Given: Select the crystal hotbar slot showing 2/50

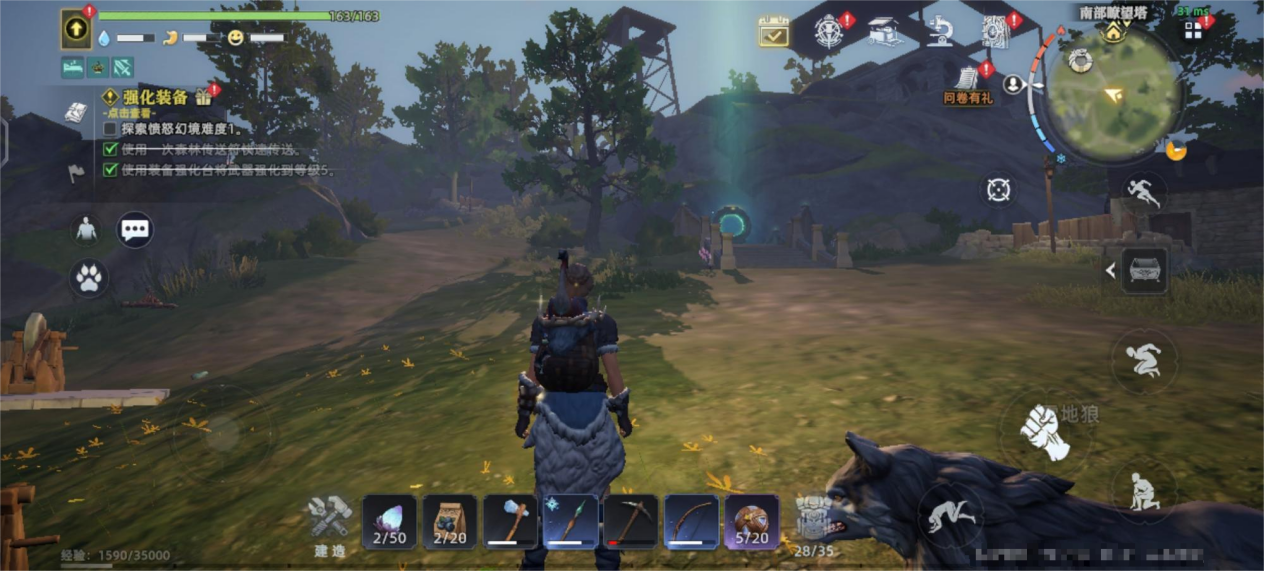Looking at the screenshot, I should 389,521.
